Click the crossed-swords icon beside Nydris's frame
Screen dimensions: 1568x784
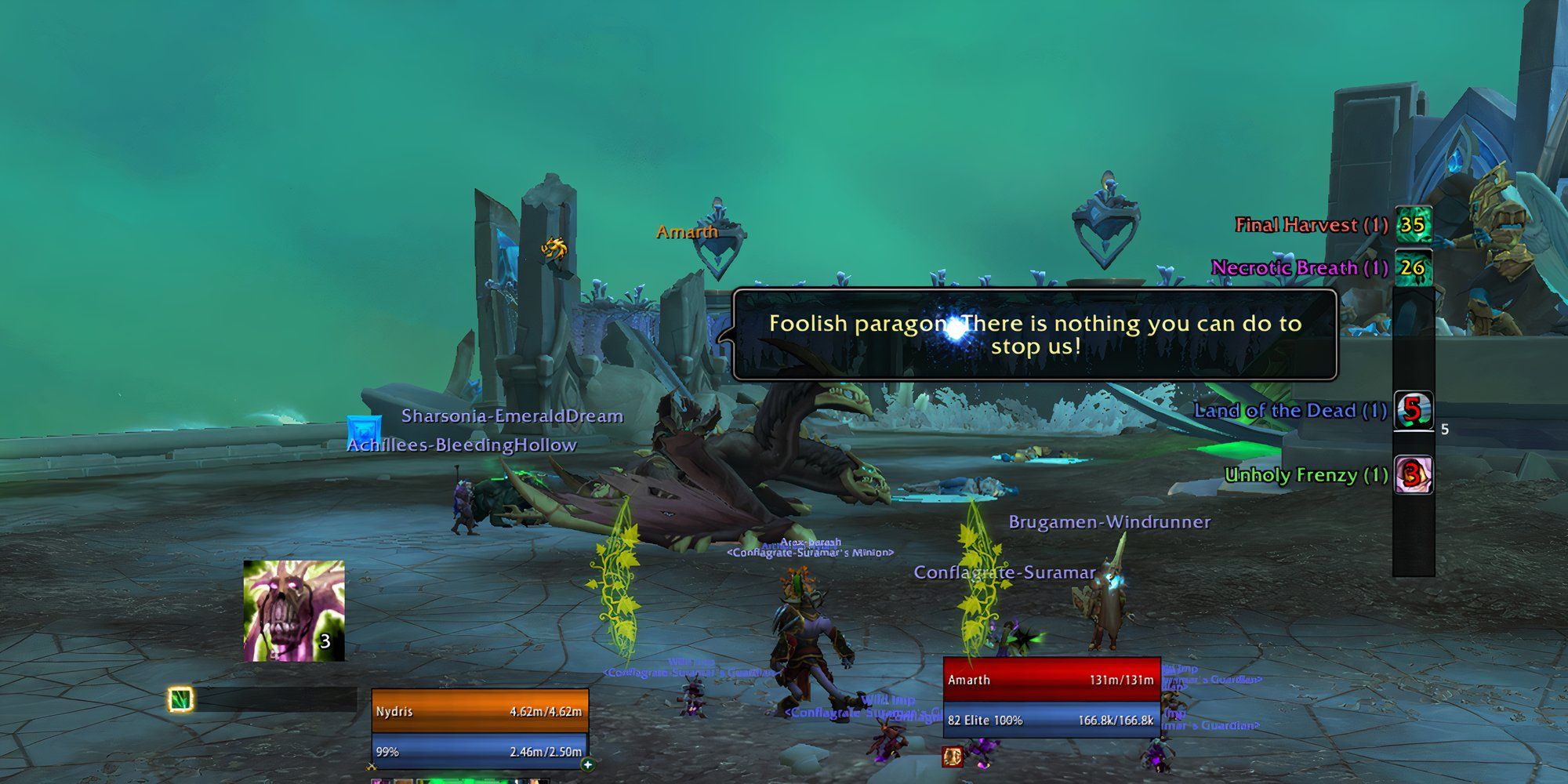click(x=372, y=766)
